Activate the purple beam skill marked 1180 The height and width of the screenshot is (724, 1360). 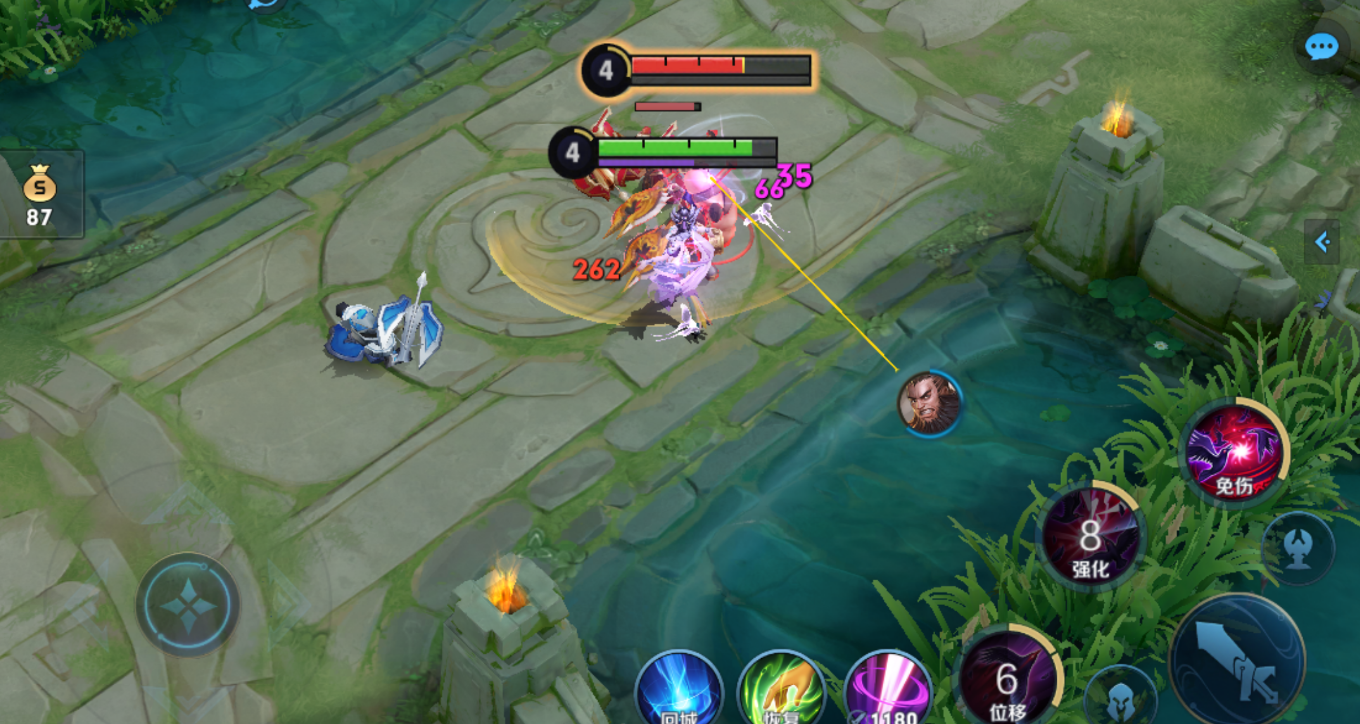pyautogui.click(x=887, y=692)
